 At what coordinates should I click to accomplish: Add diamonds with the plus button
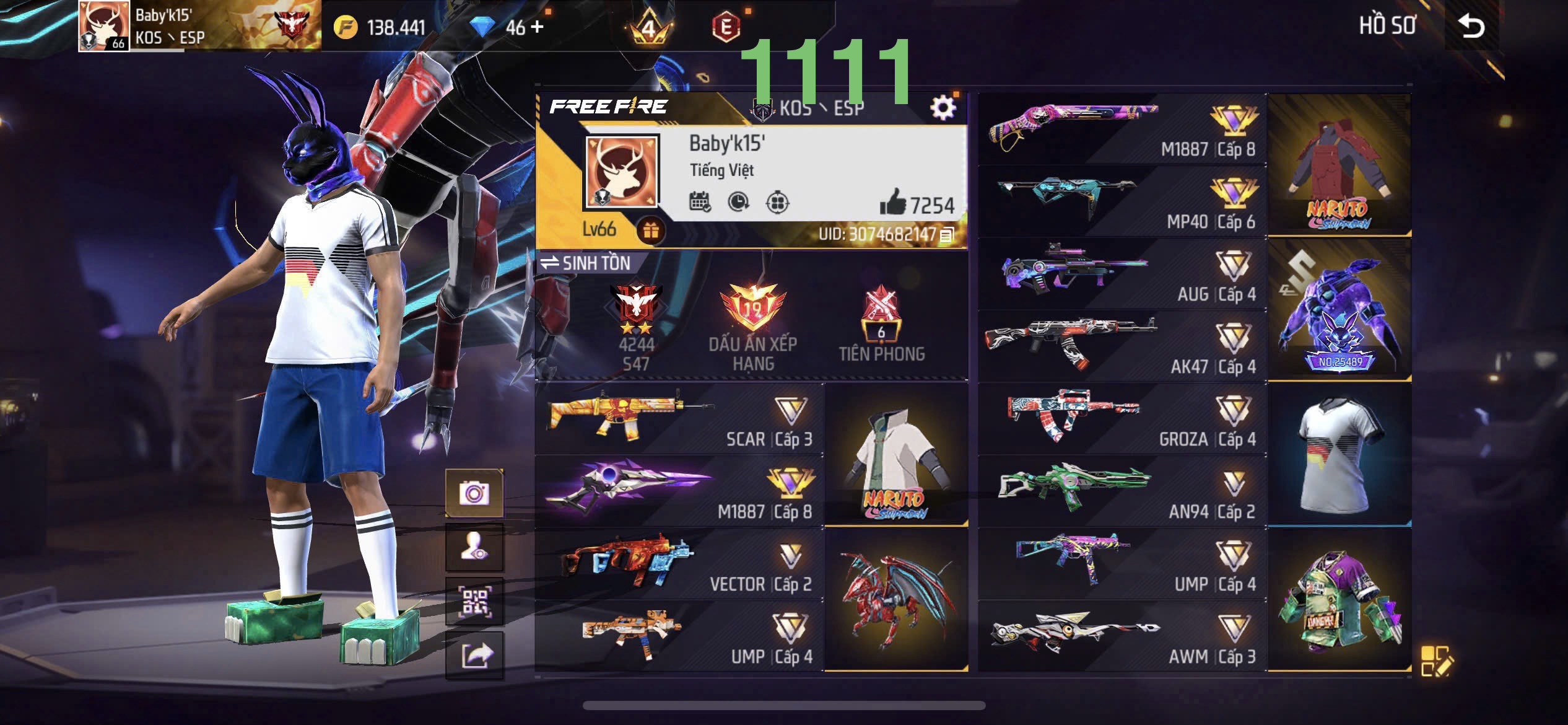click(x=537, y=27)
